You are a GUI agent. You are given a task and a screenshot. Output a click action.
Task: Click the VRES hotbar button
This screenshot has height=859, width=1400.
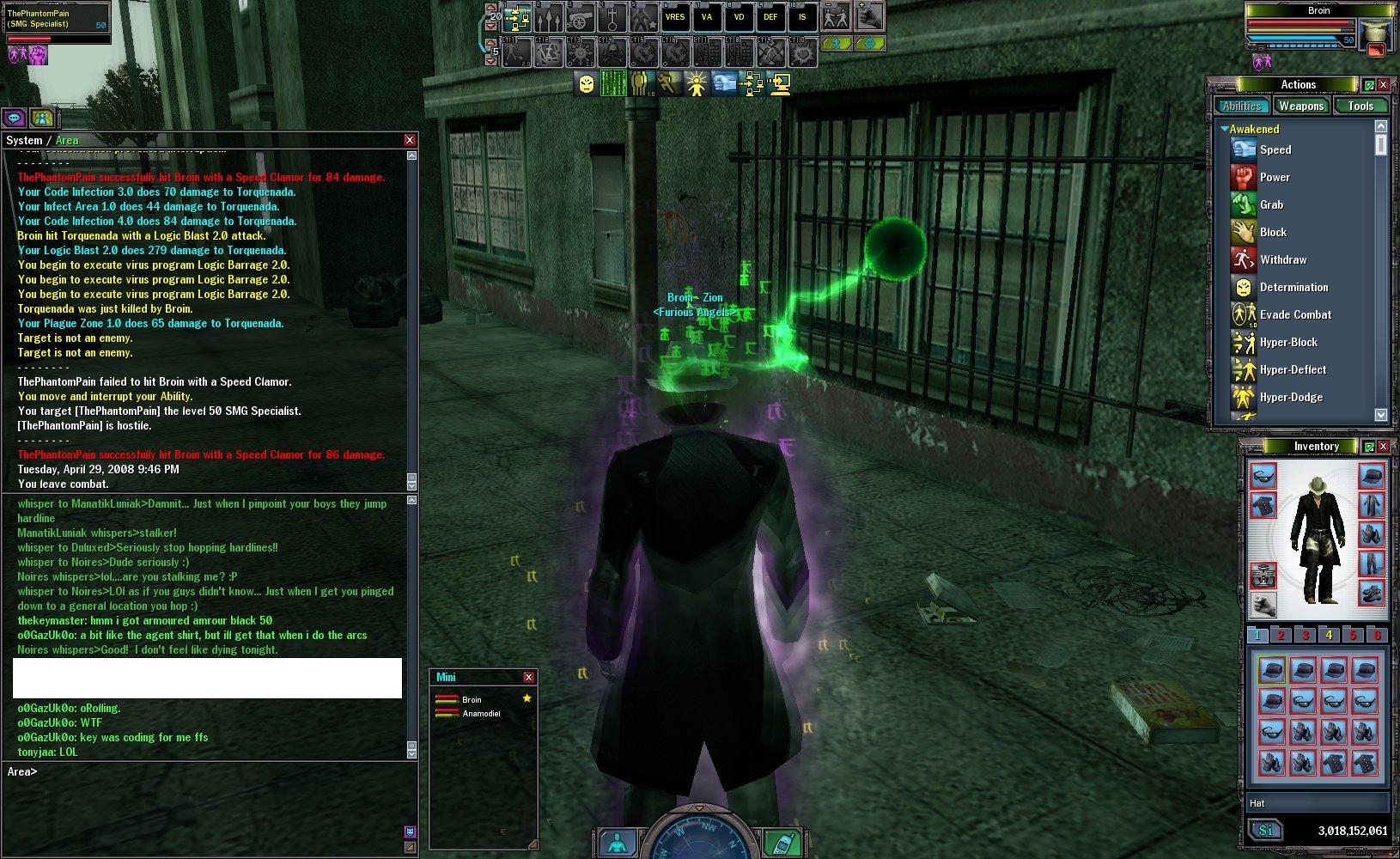675,16
